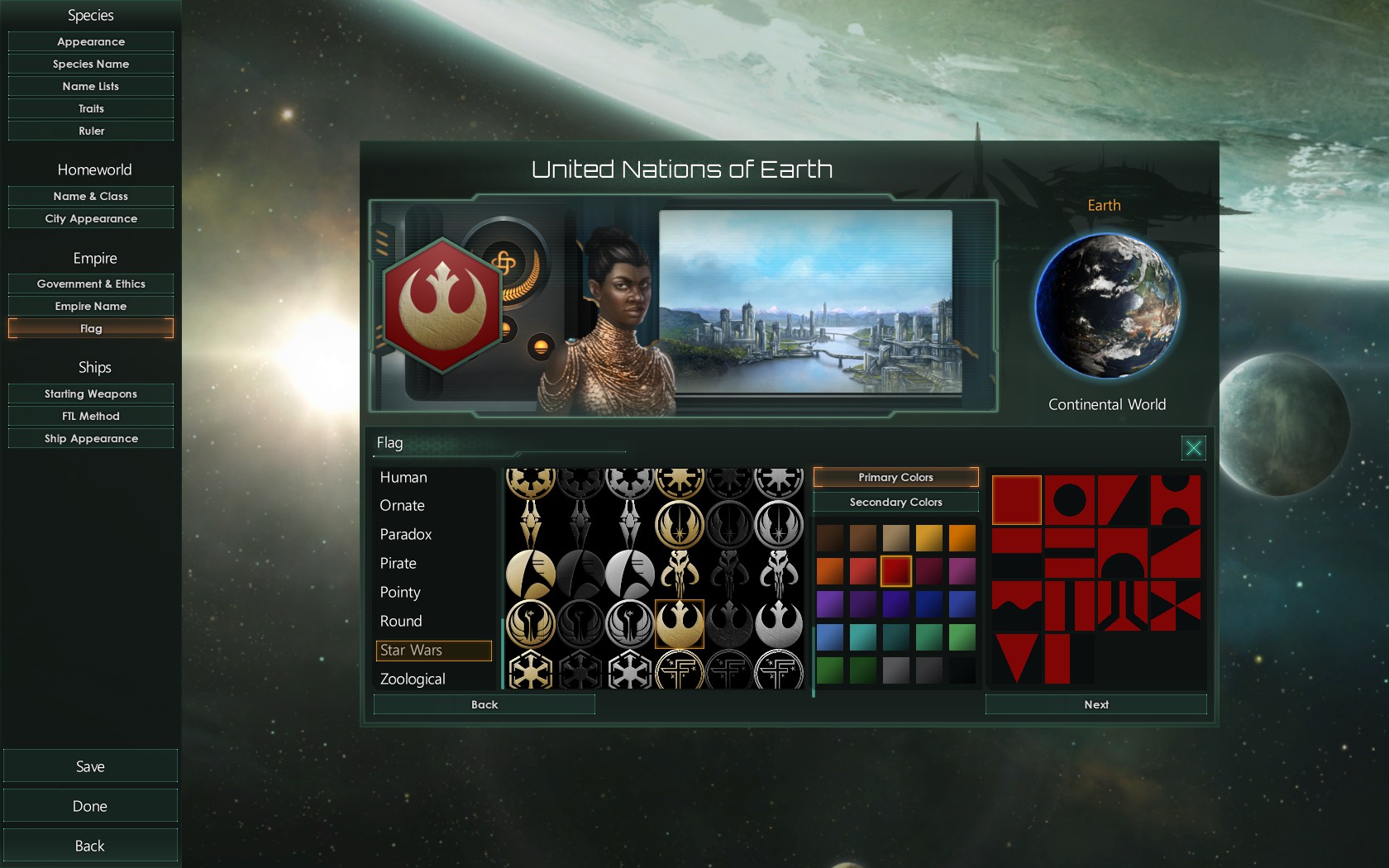
Task: Close the Flag panel
Action: 1193,448
